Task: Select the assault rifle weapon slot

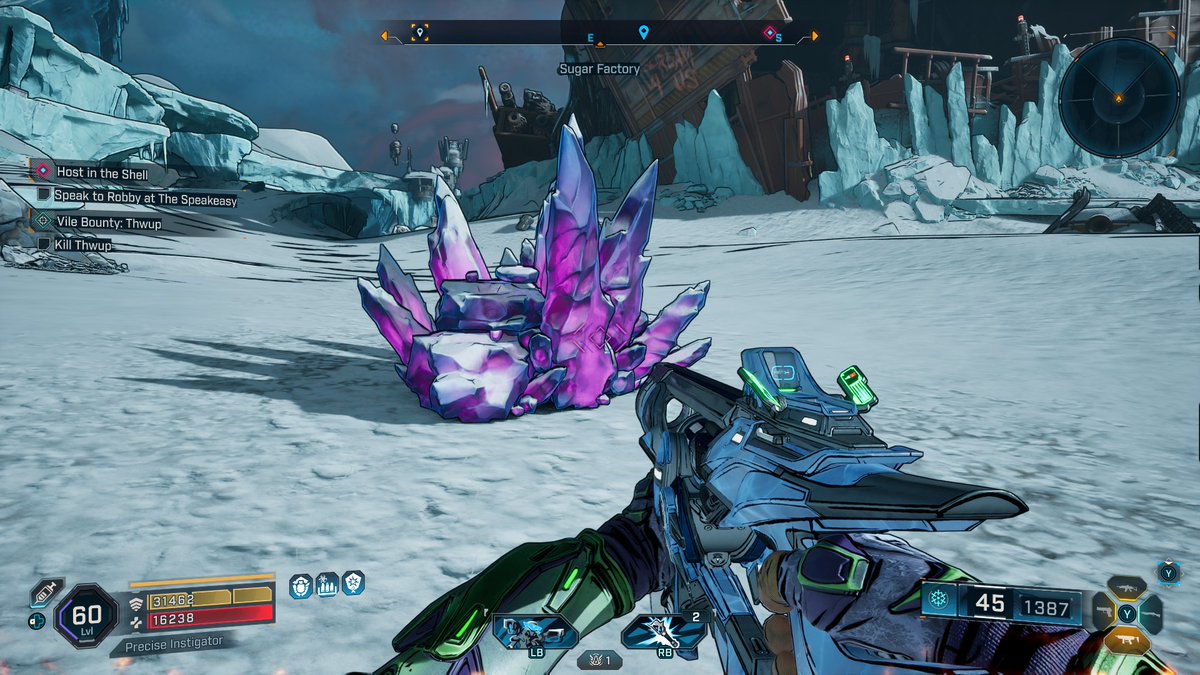Action: click(x=1127, y=589)
